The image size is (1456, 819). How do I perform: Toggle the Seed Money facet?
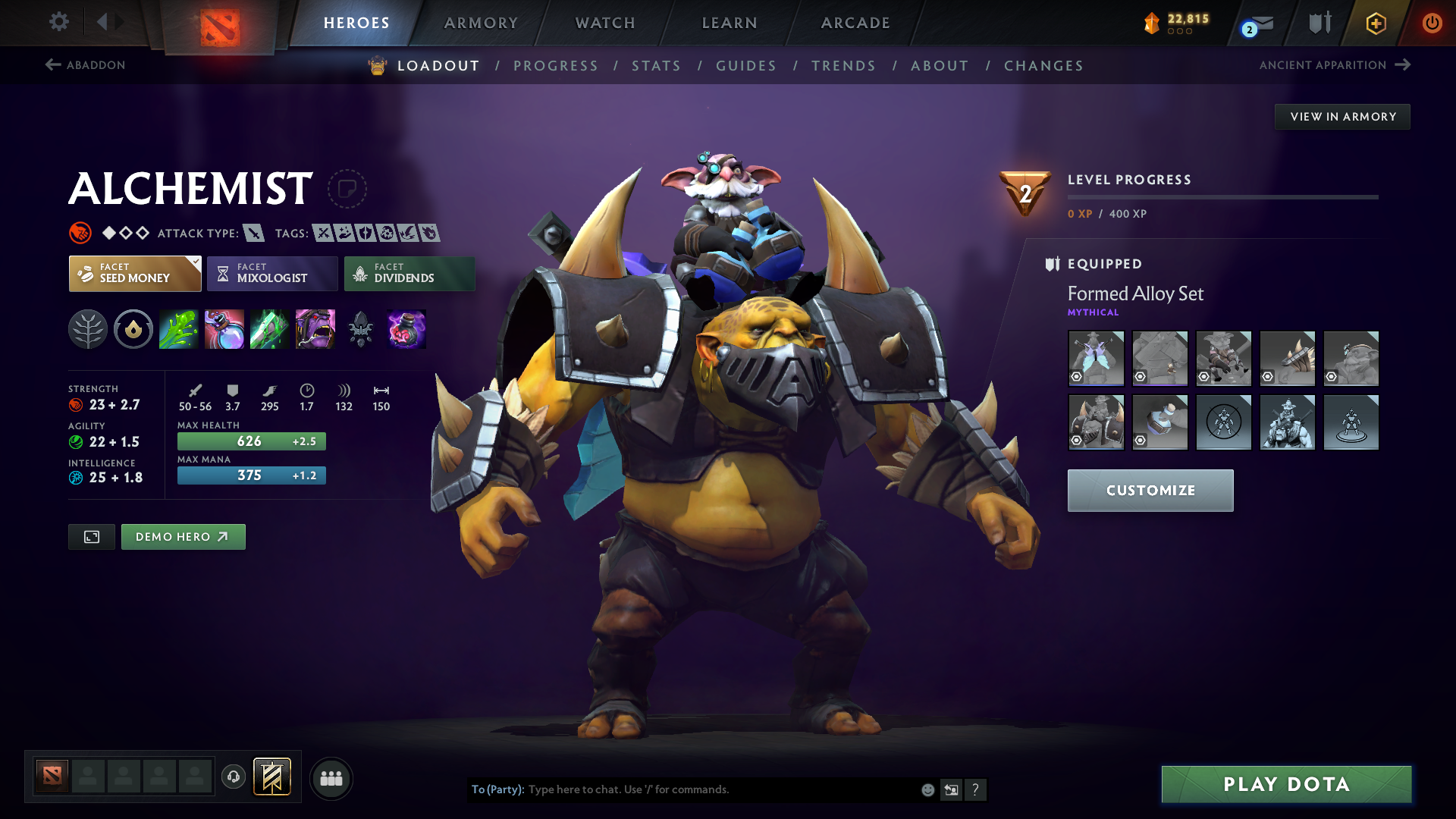(x=134, y=273)
